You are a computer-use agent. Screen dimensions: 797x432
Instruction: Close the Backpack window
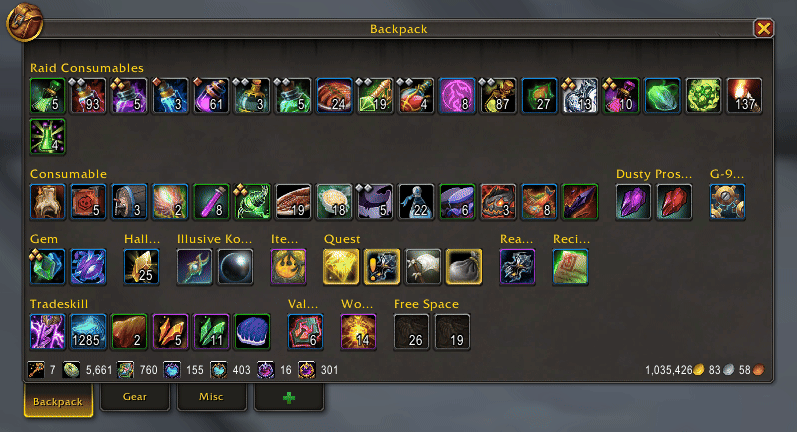pos(764,28)
